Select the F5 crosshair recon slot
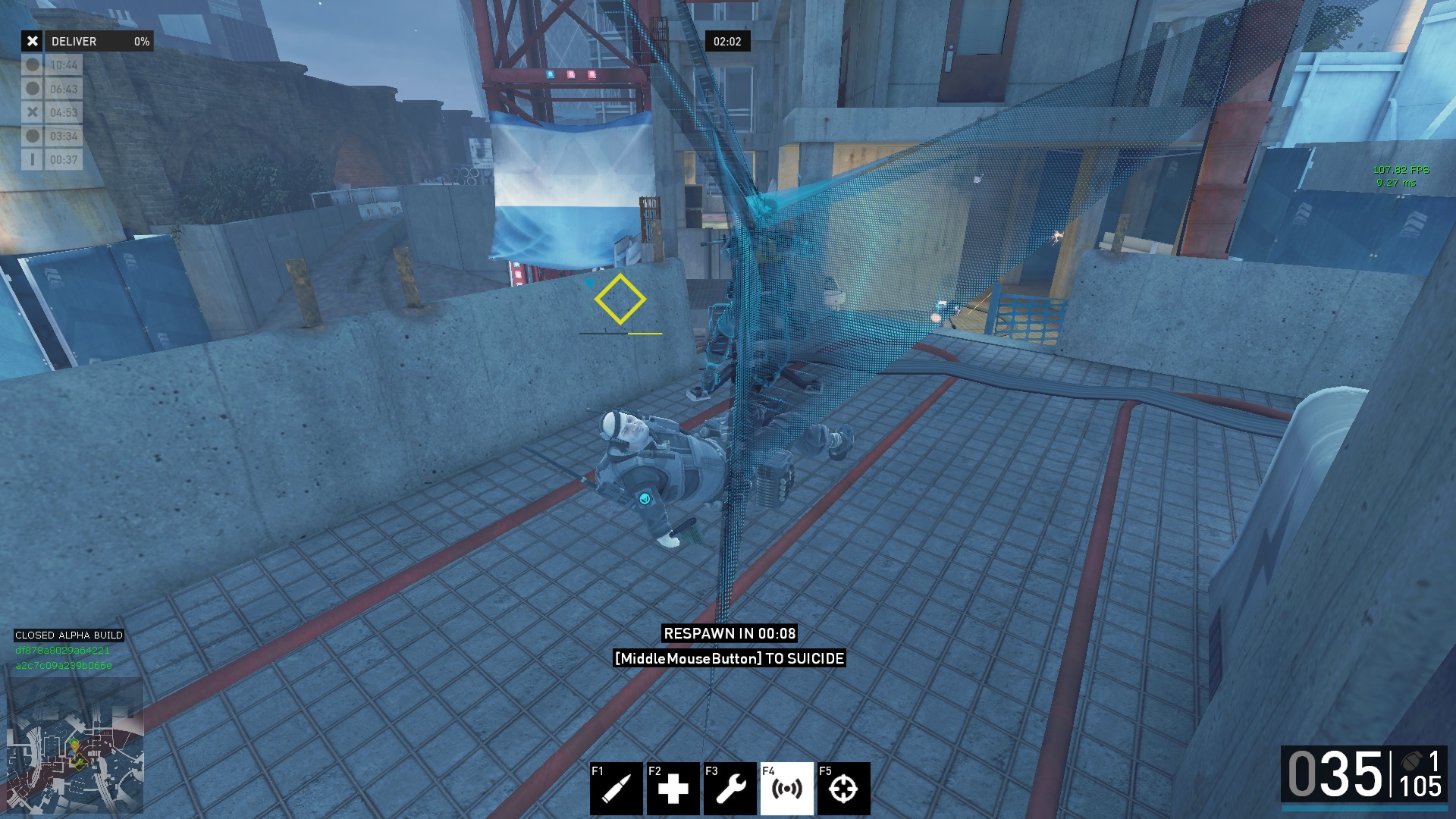 pyautogui.click(x=843, y=789)
